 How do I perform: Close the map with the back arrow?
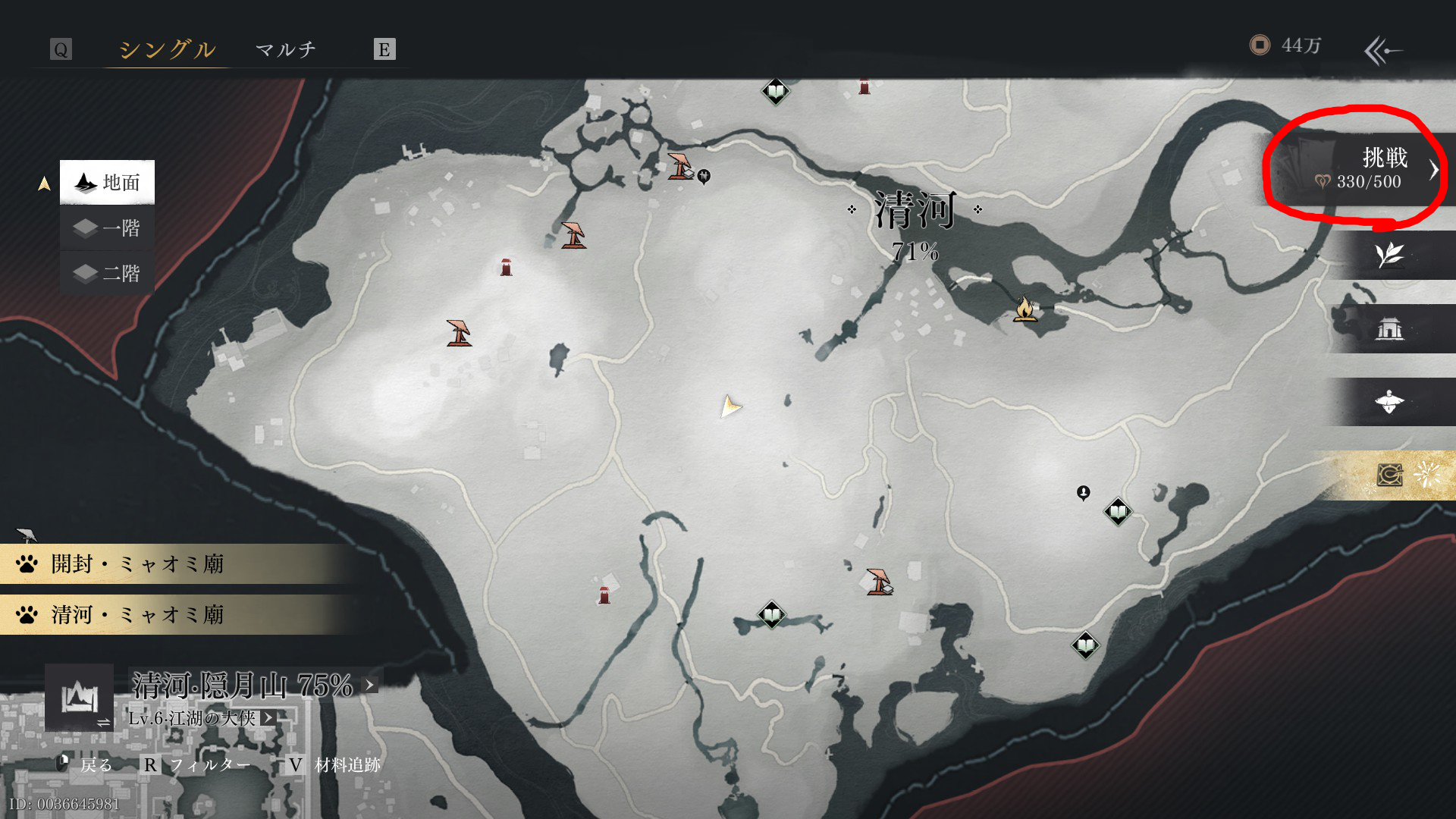1383,51
